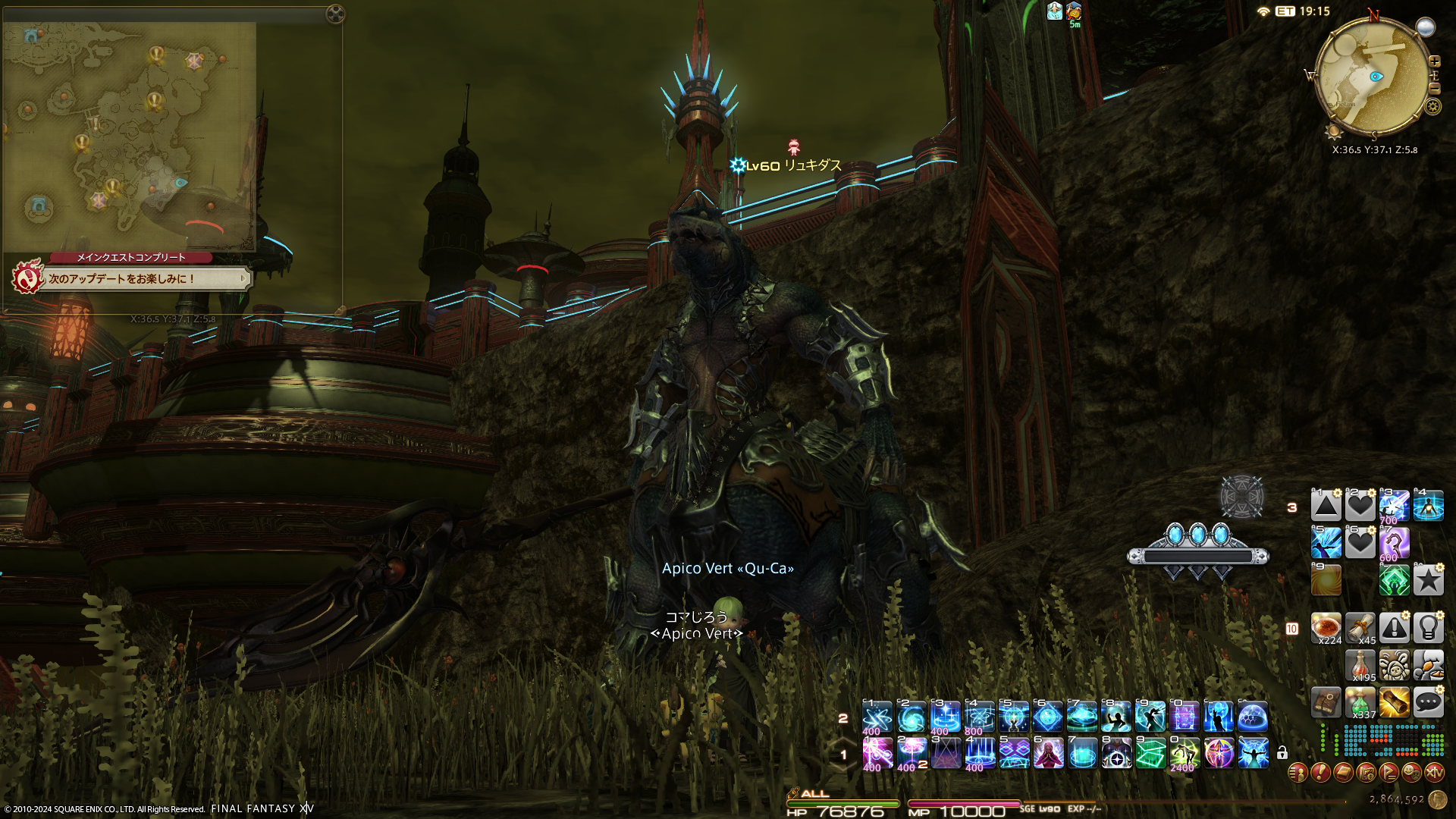The image size is (1456, 819).
Task: Activate the light bulb macro icon
Action: (1428, 628)
